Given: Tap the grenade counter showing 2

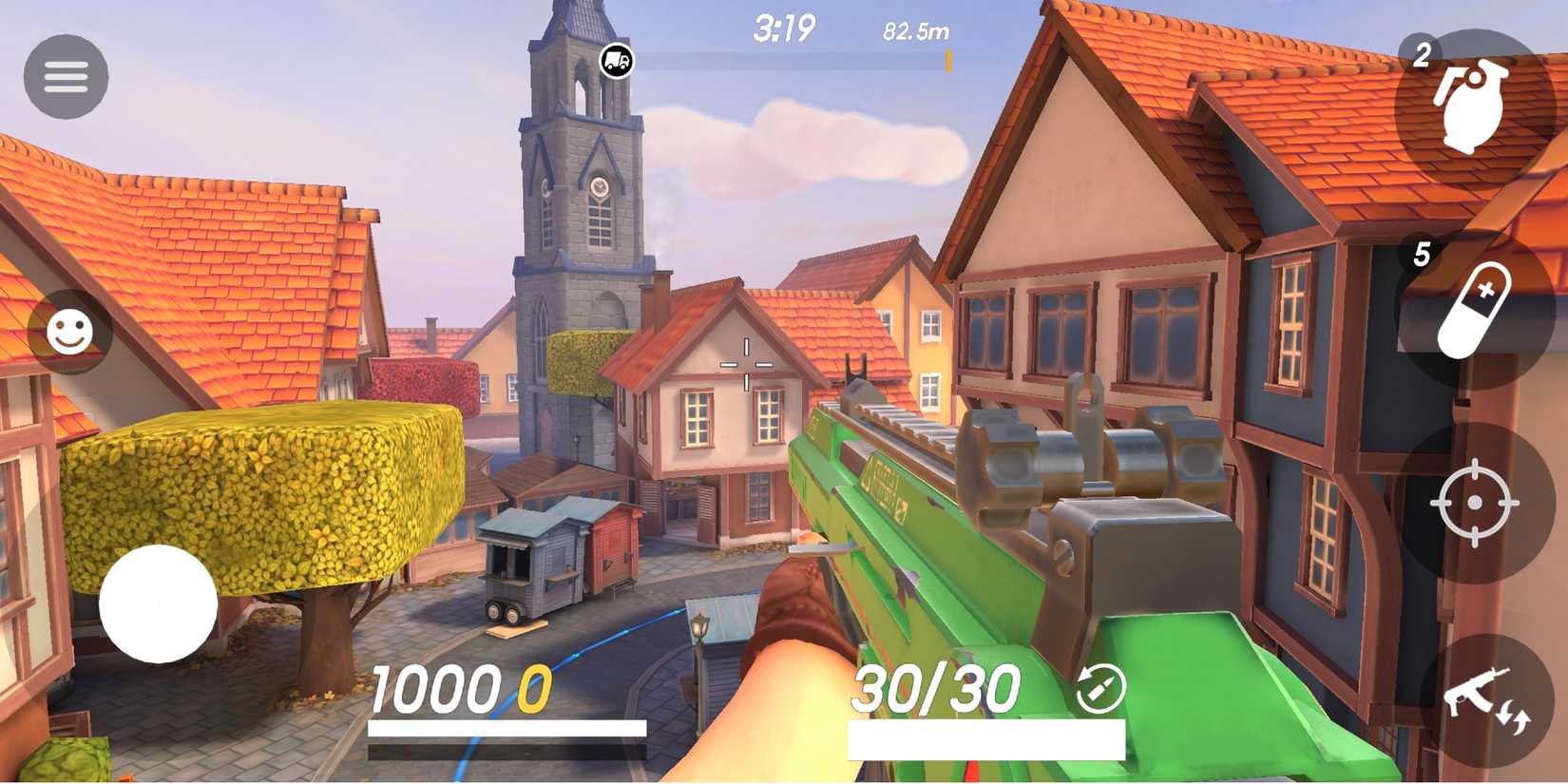Looking at the screenshot, I should tap(1422, 54).
